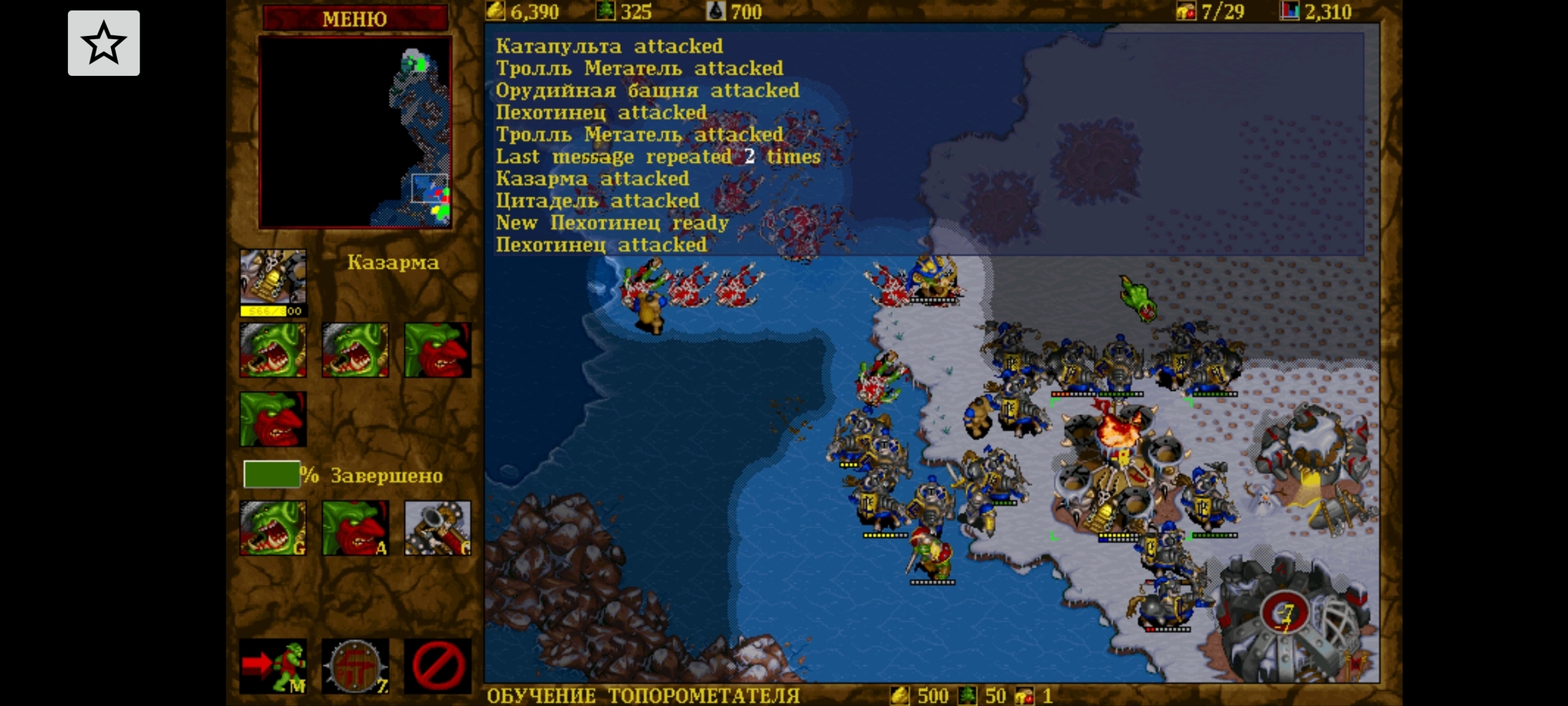Click the spiked shield command icon
The height and width of the screenshot is (706, 1568).
pos(355,665)
